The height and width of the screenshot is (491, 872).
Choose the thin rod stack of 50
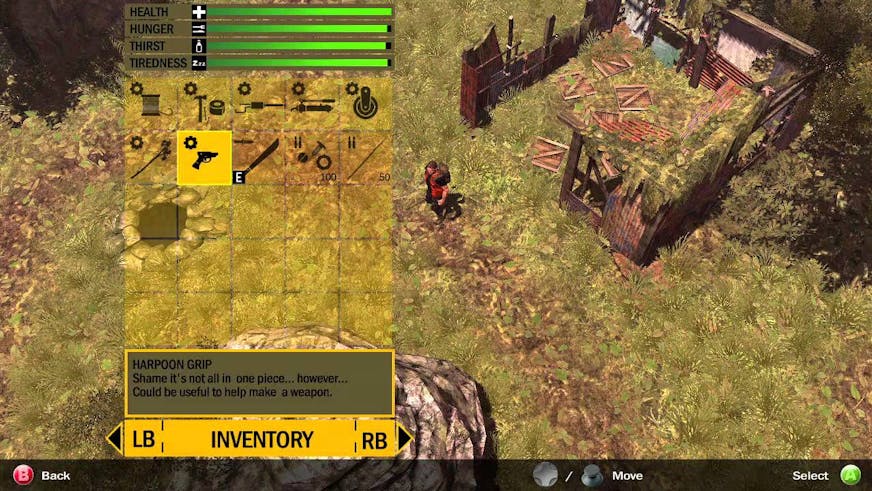365,157
